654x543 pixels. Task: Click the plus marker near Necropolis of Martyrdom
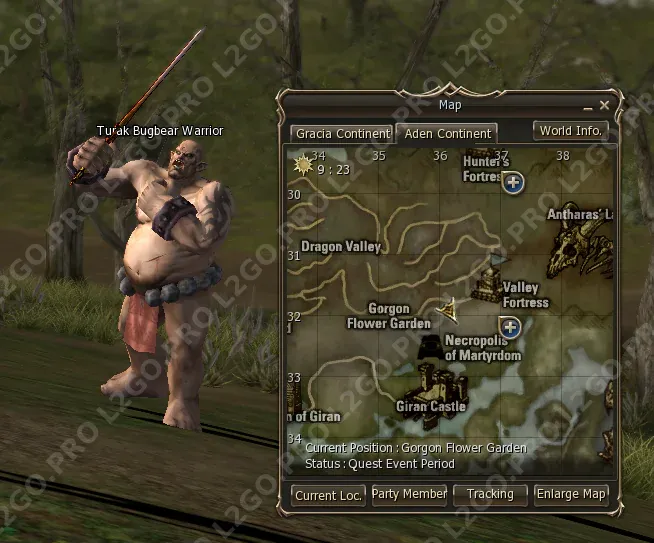[x=510, y=327]
